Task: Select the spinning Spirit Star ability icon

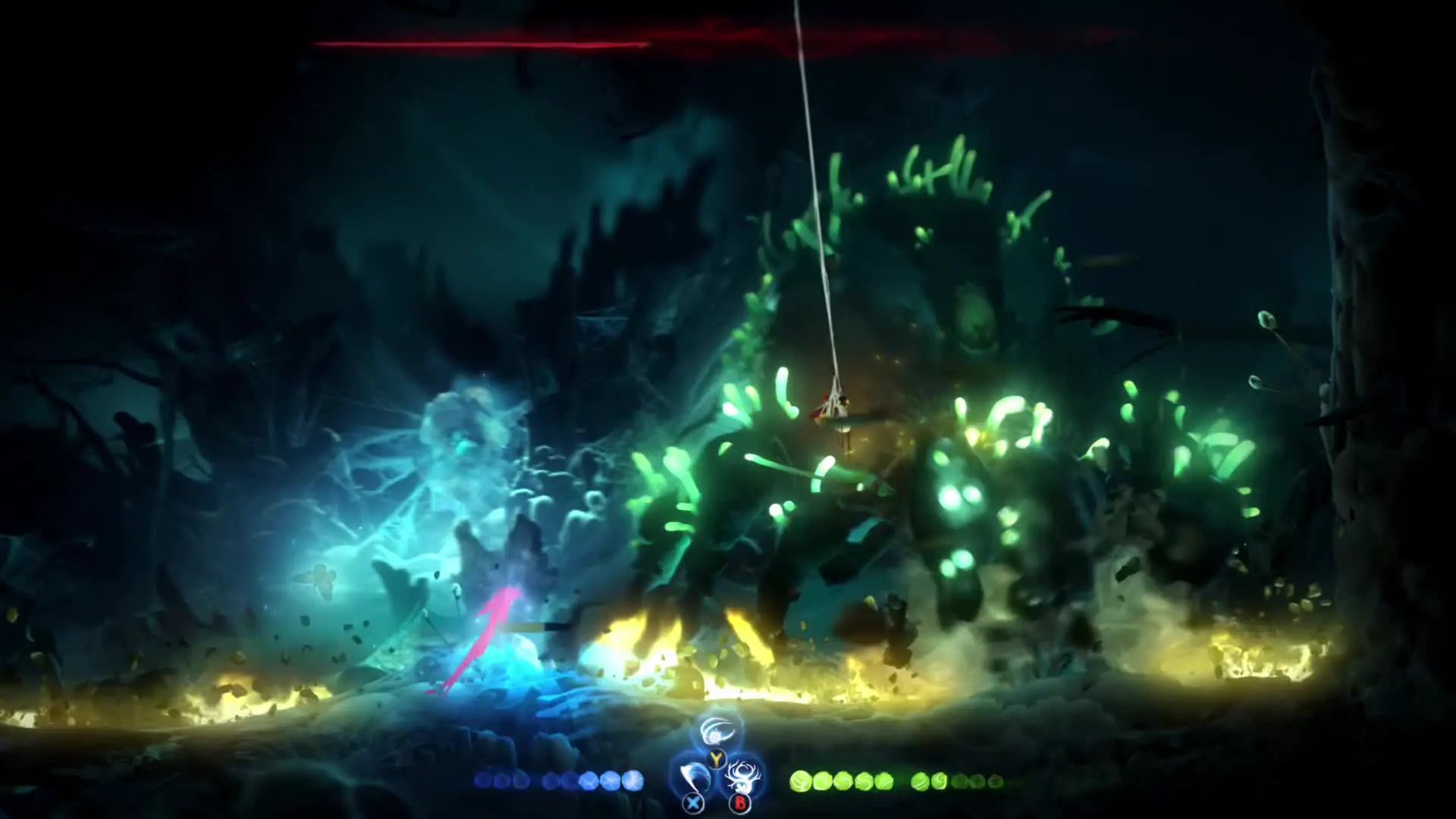Action: coord(716,733)
